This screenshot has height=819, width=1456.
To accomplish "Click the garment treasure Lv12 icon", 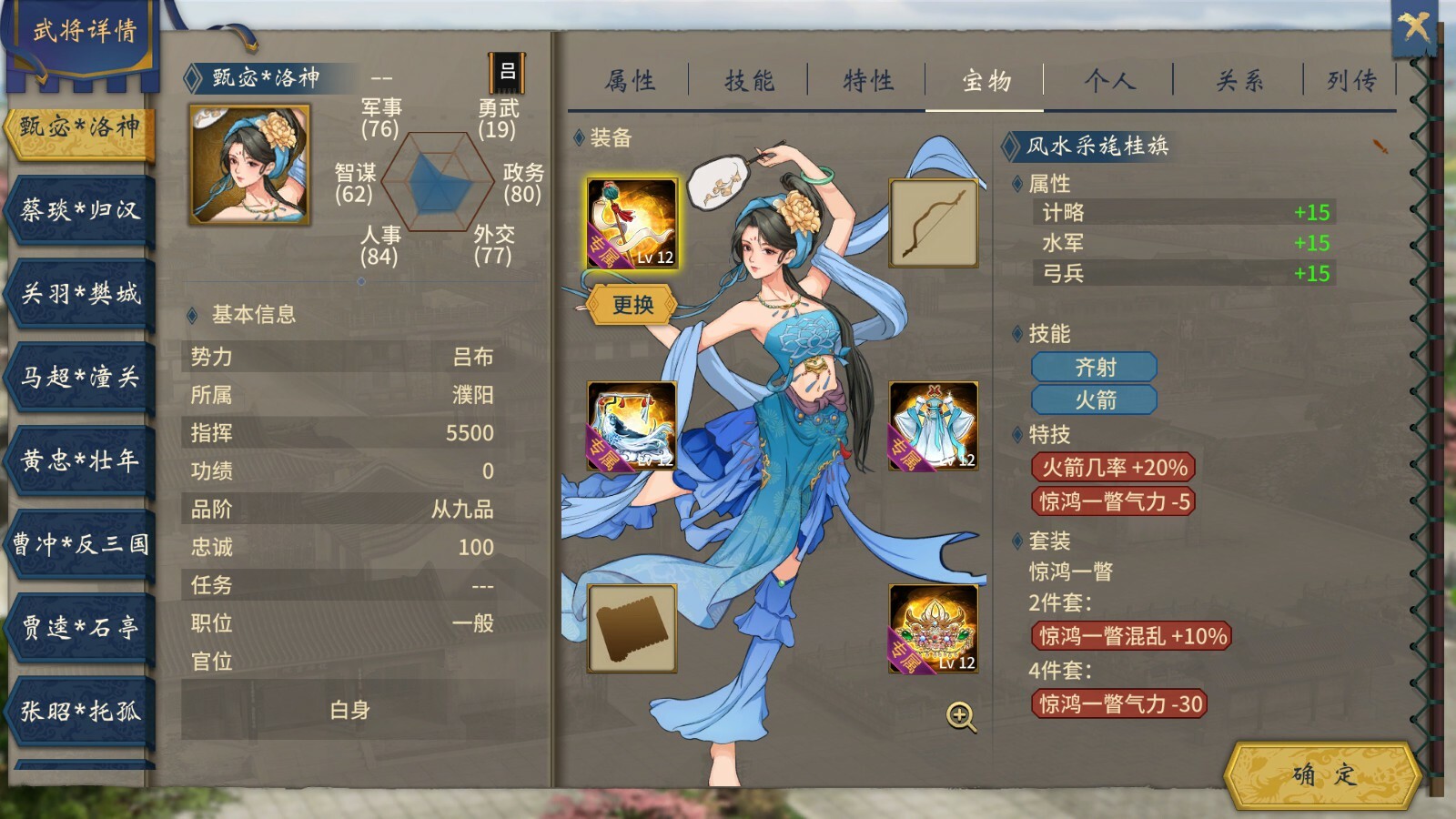I will (x=932, y=424).
